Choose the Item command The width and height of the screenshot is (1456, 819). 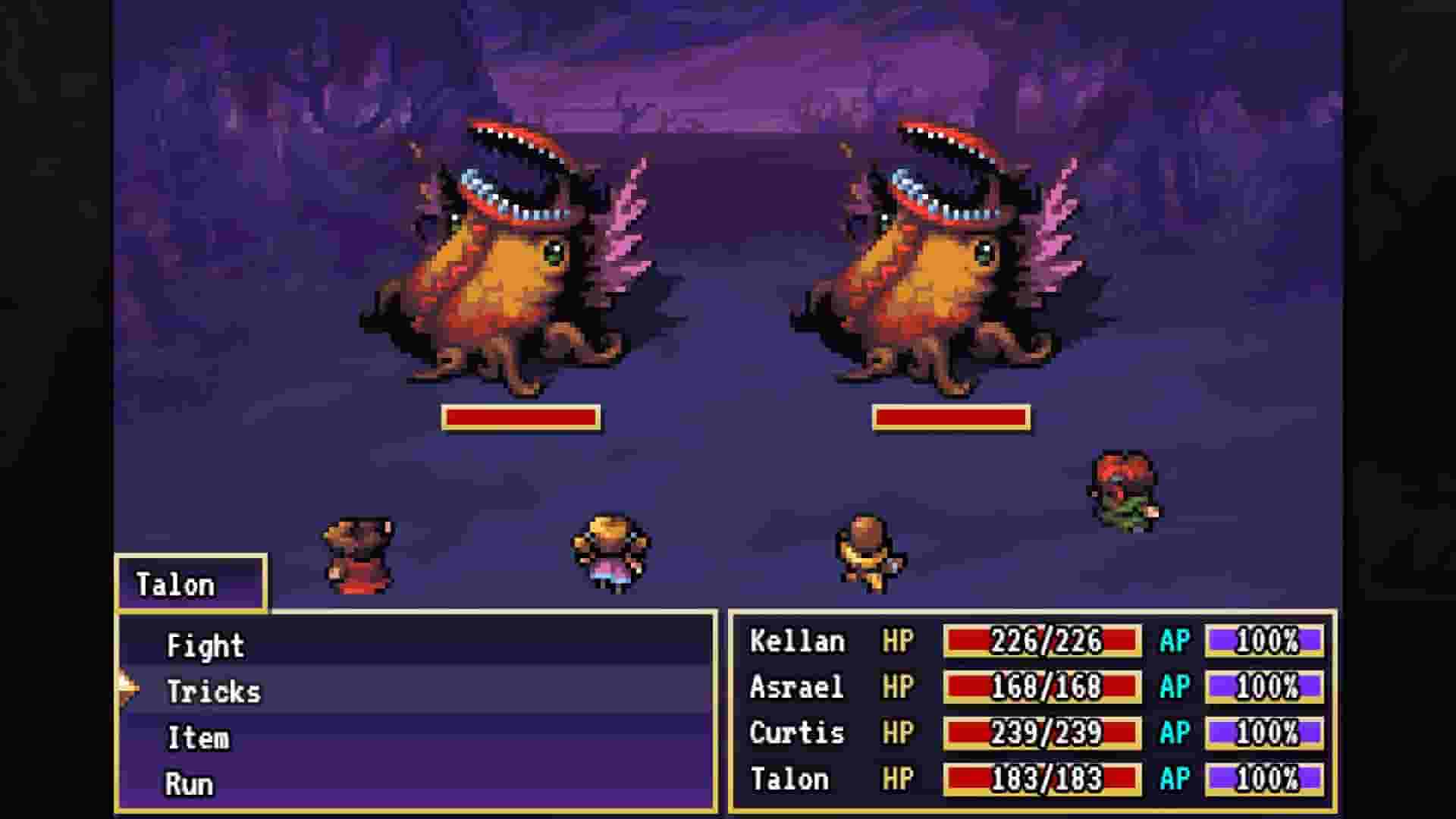(199, 737)
